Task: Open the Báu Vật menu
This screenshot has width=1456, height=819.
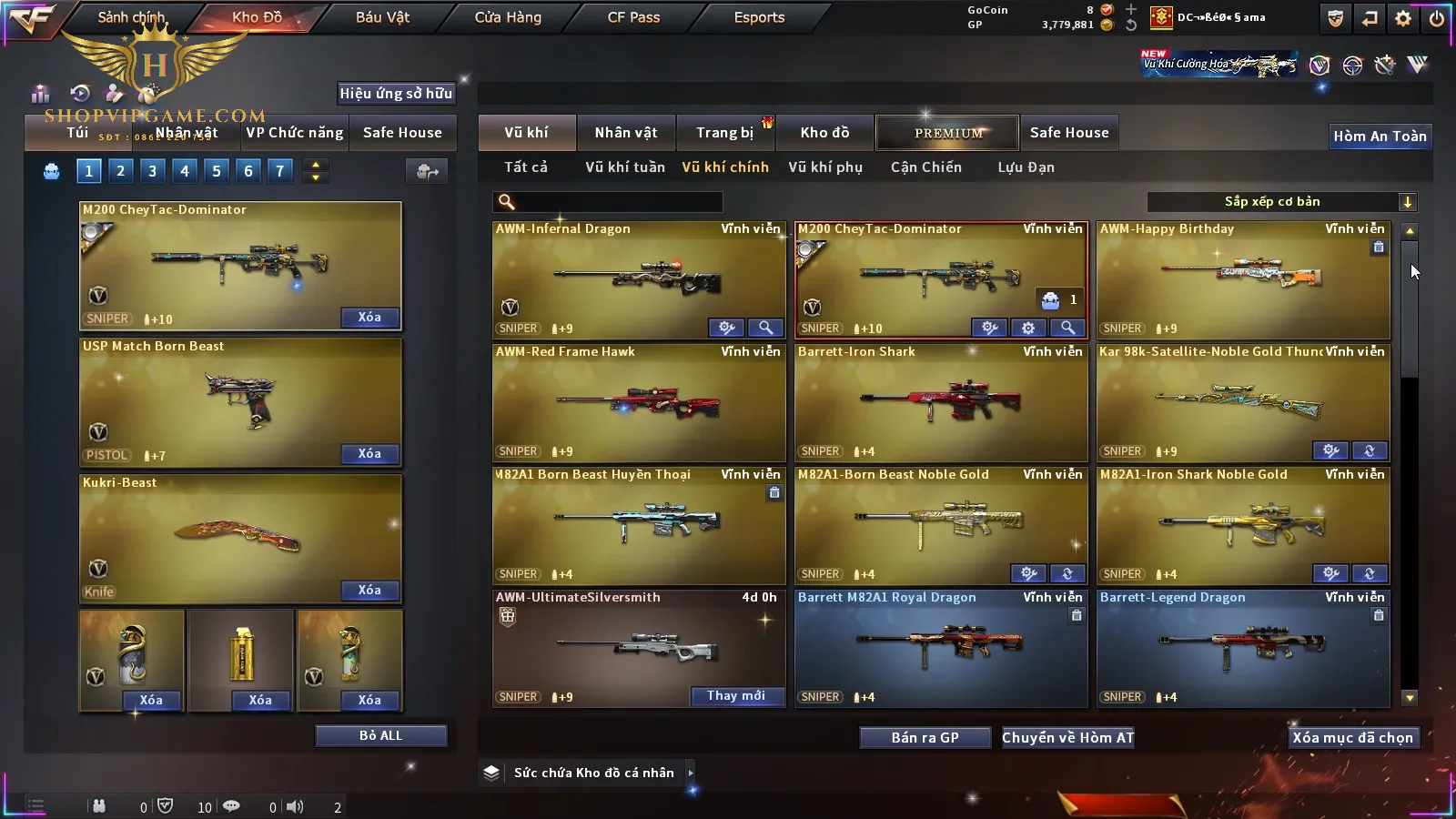Action: (x=382, y=17)
